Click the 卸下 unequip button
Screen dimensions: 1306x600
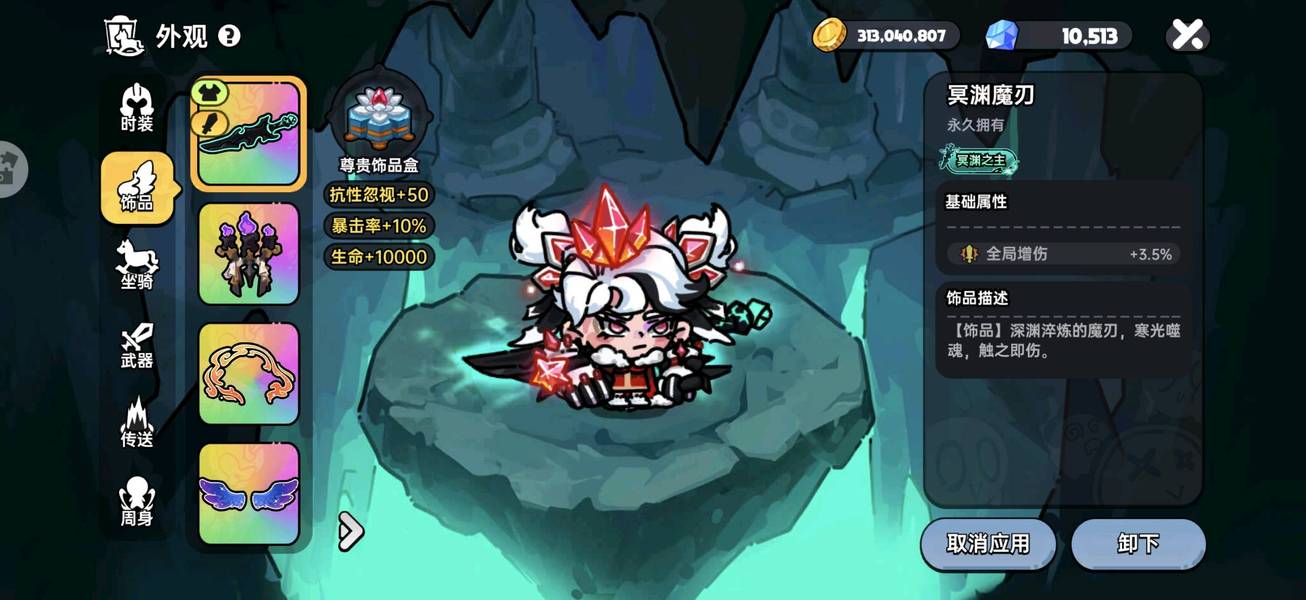coord(1138,544)
